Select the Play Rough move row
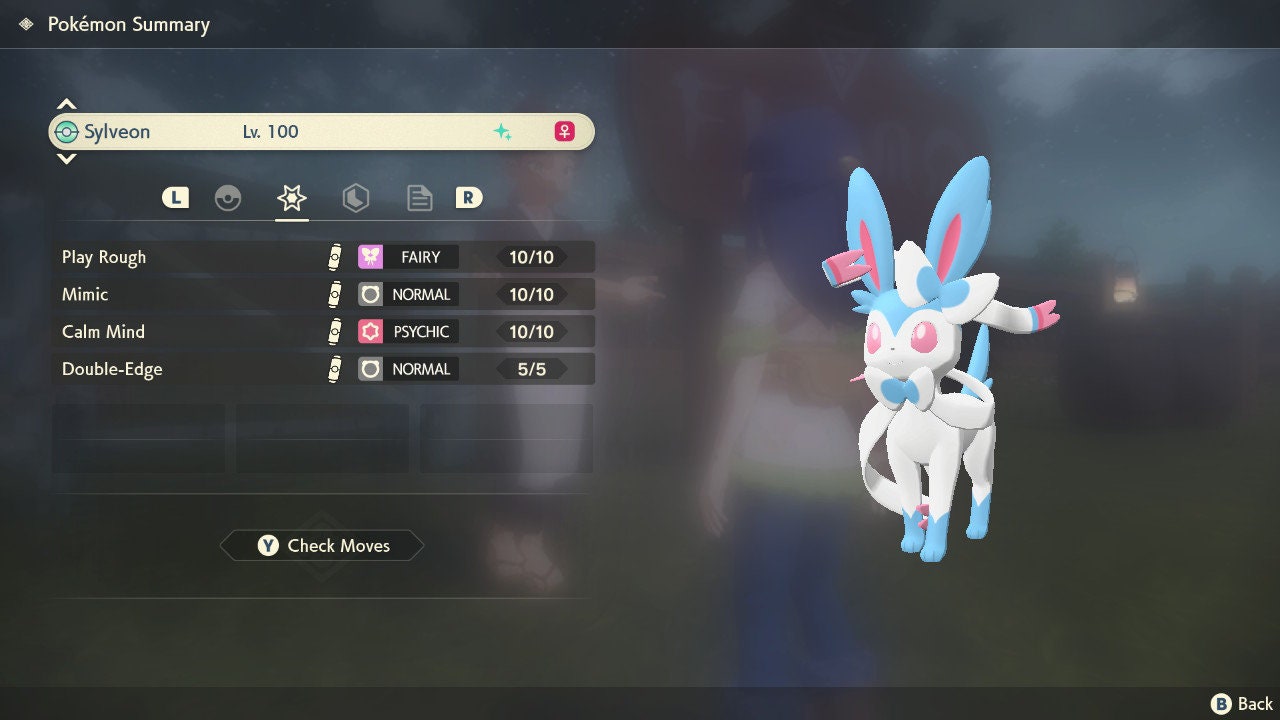This screenshot has width=1280, height=720. (x=323, y=257)
